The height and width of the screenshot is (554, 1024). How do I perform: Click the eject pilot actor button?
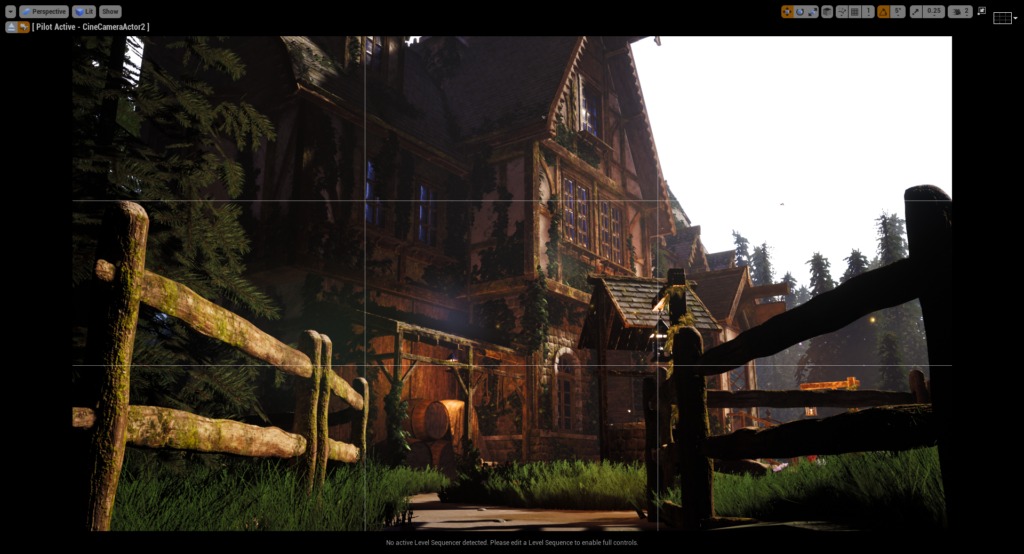[11, 27]
